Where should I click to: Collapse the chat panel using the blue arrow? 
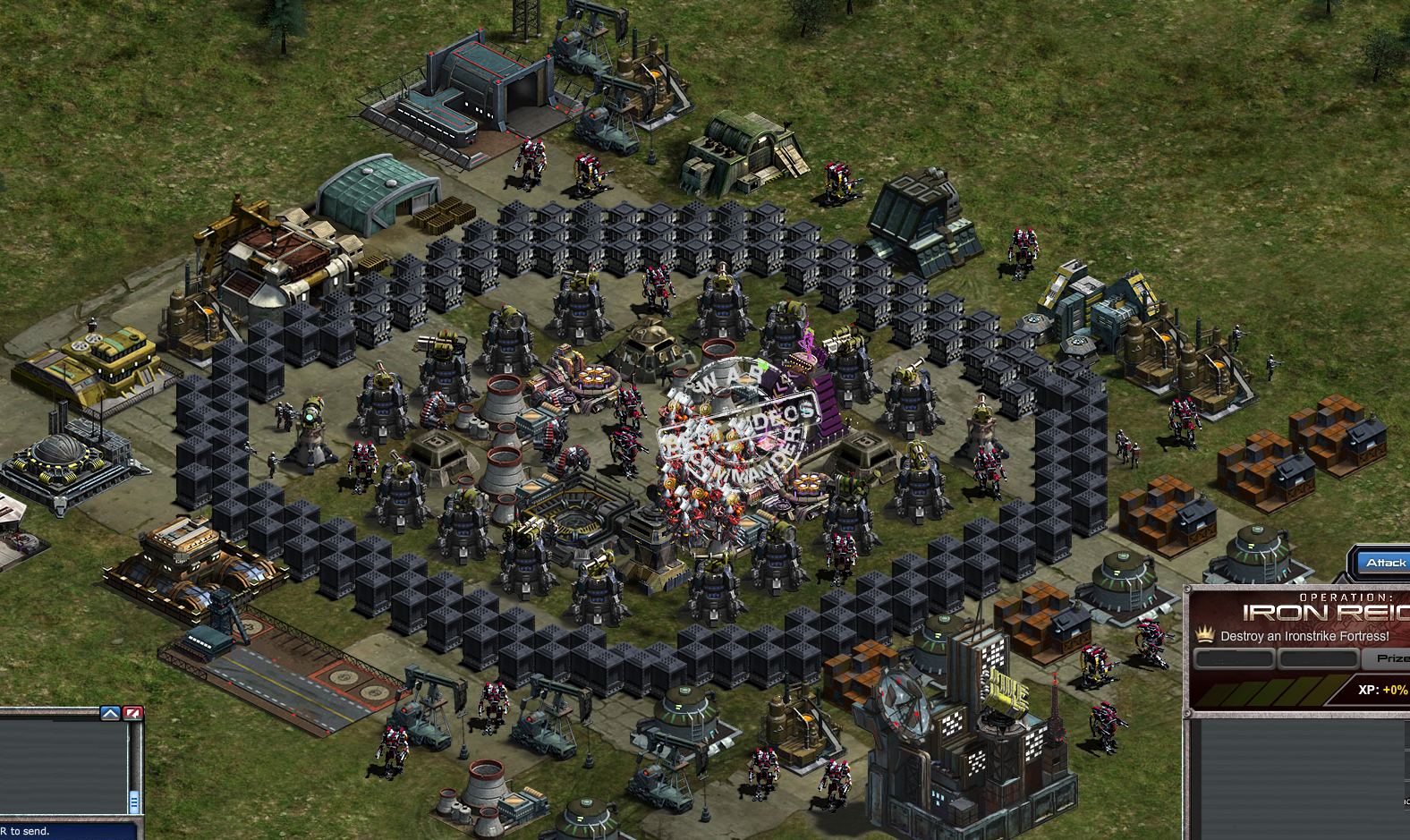110,712
